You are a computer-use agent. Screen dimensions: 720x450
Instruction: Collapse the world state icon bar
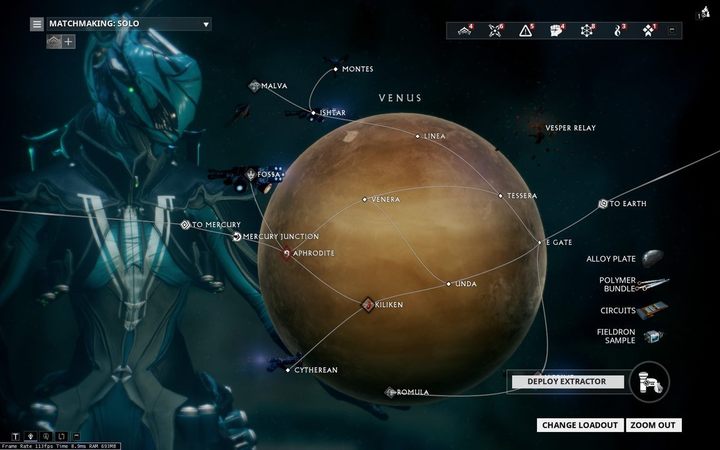(672, 30)
